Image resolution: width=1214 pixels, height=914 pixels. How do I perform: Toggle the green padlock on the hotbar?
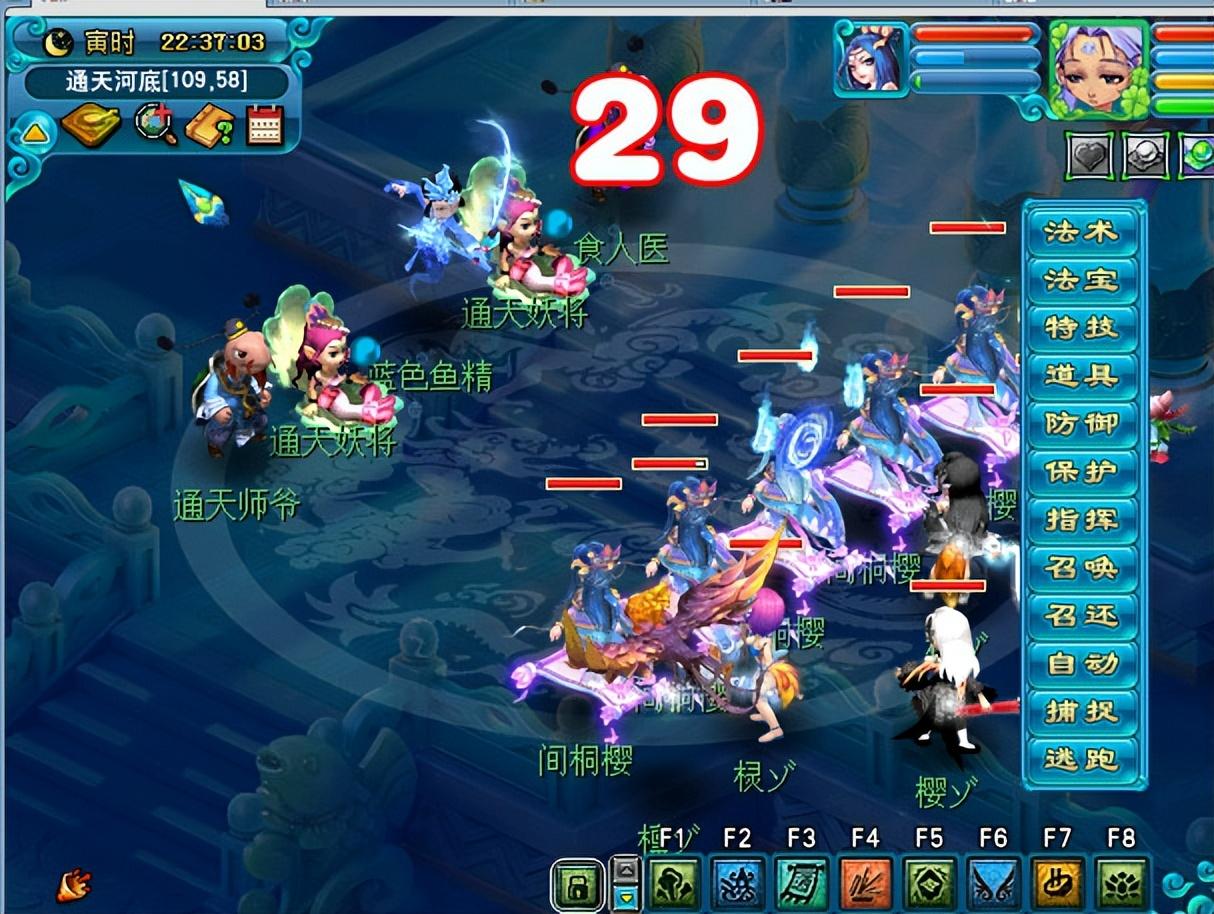577,885
